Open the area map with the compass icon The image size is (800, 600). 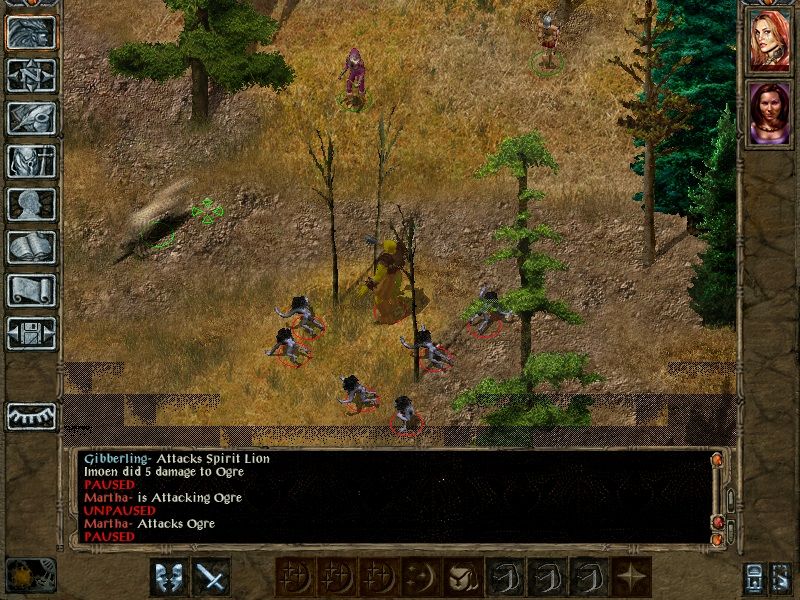point(31,75)
